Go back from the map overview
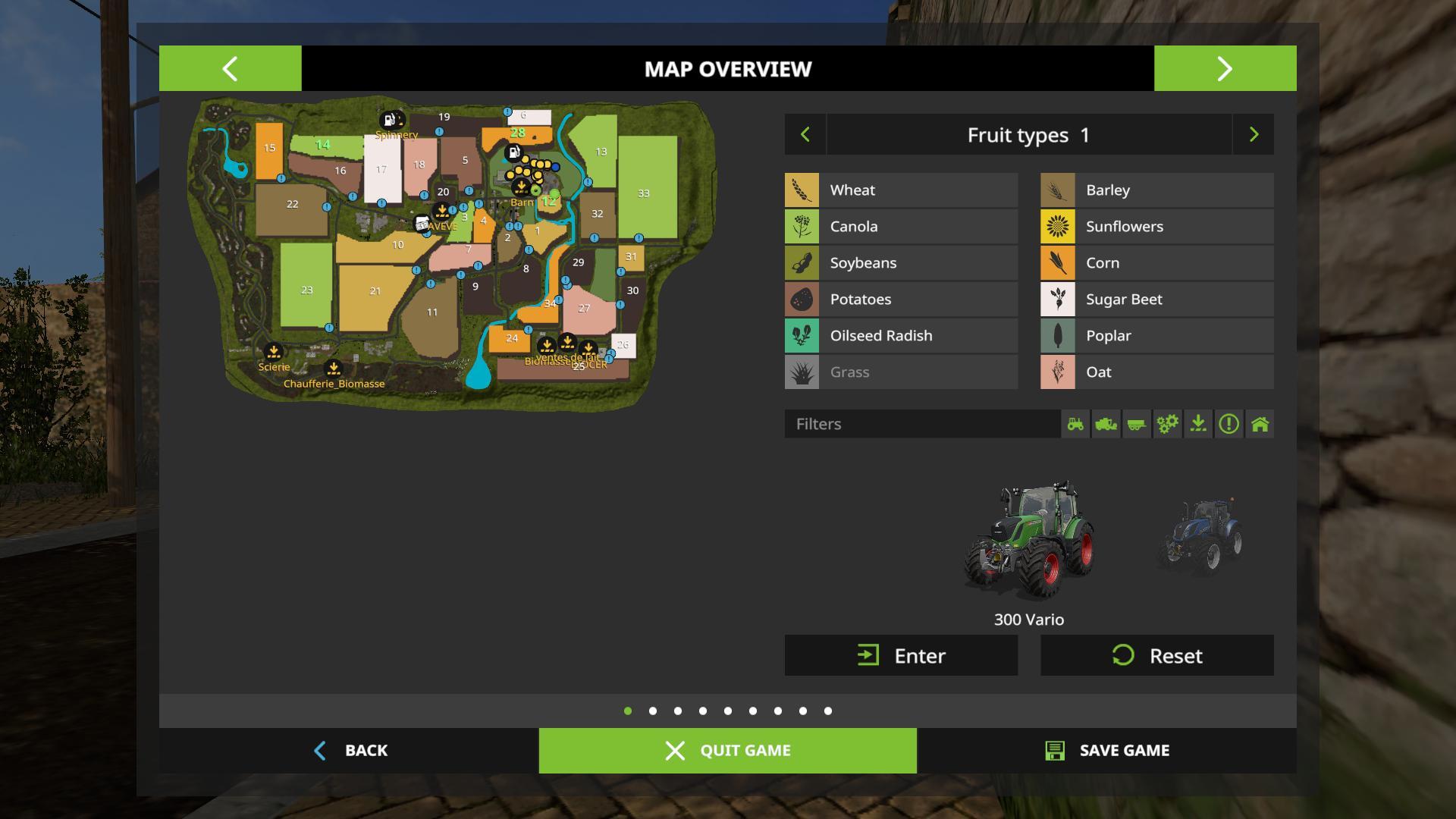Screen dimensions: 1456x819 pos(350,750)
